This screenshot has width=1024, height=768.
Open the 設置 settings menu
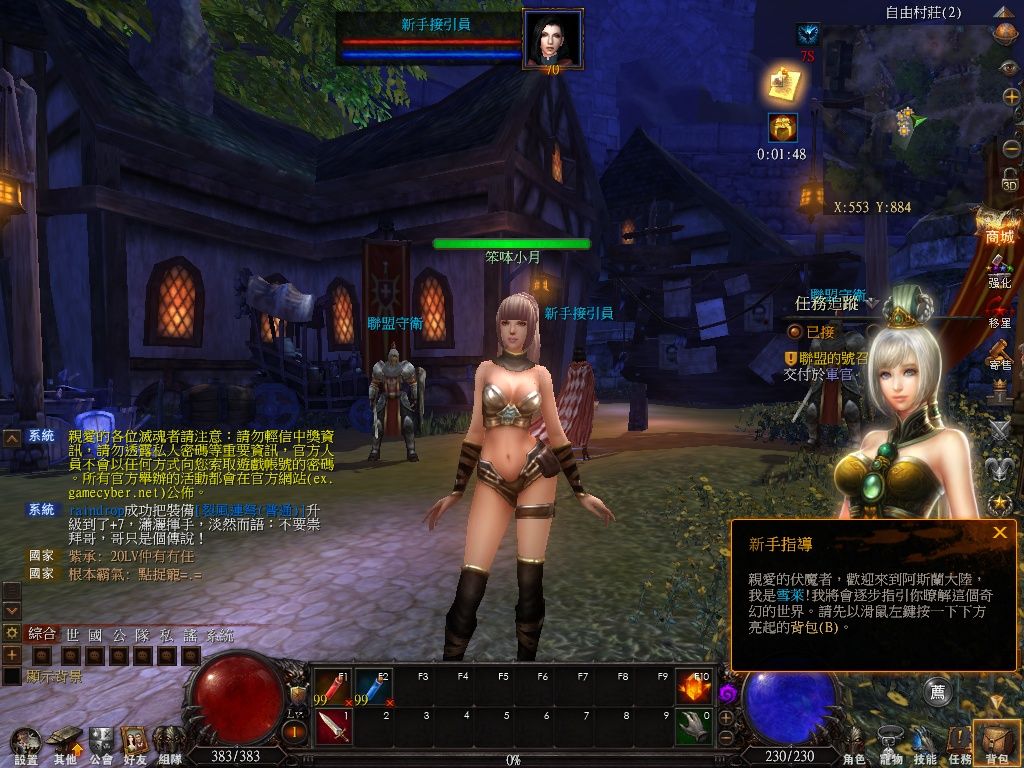tap(25, 744)
